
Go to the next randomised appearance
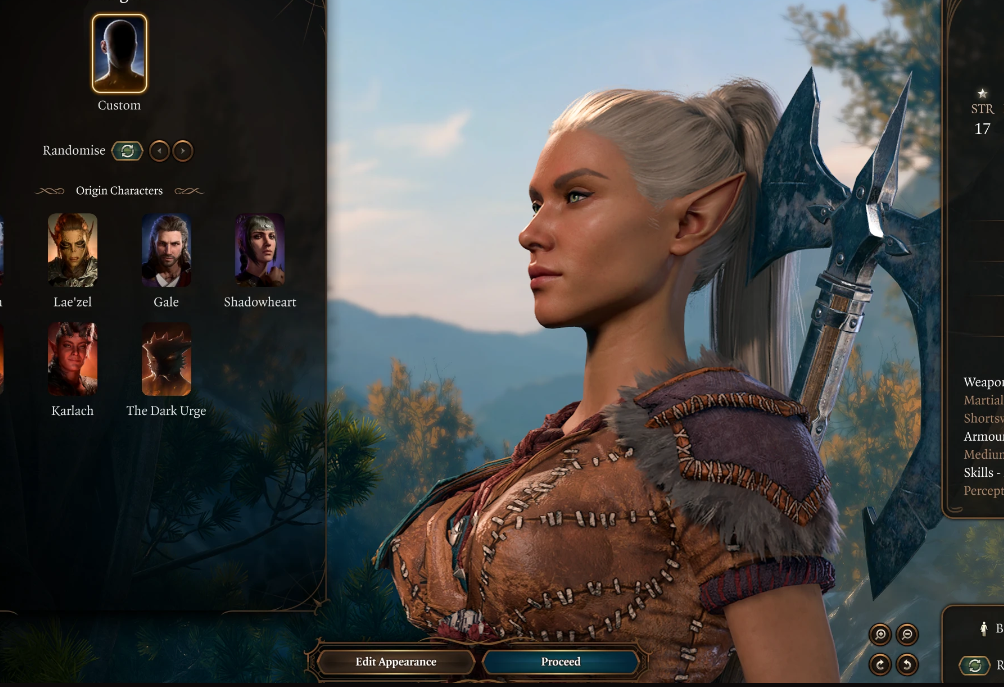[x=182, y=151]
